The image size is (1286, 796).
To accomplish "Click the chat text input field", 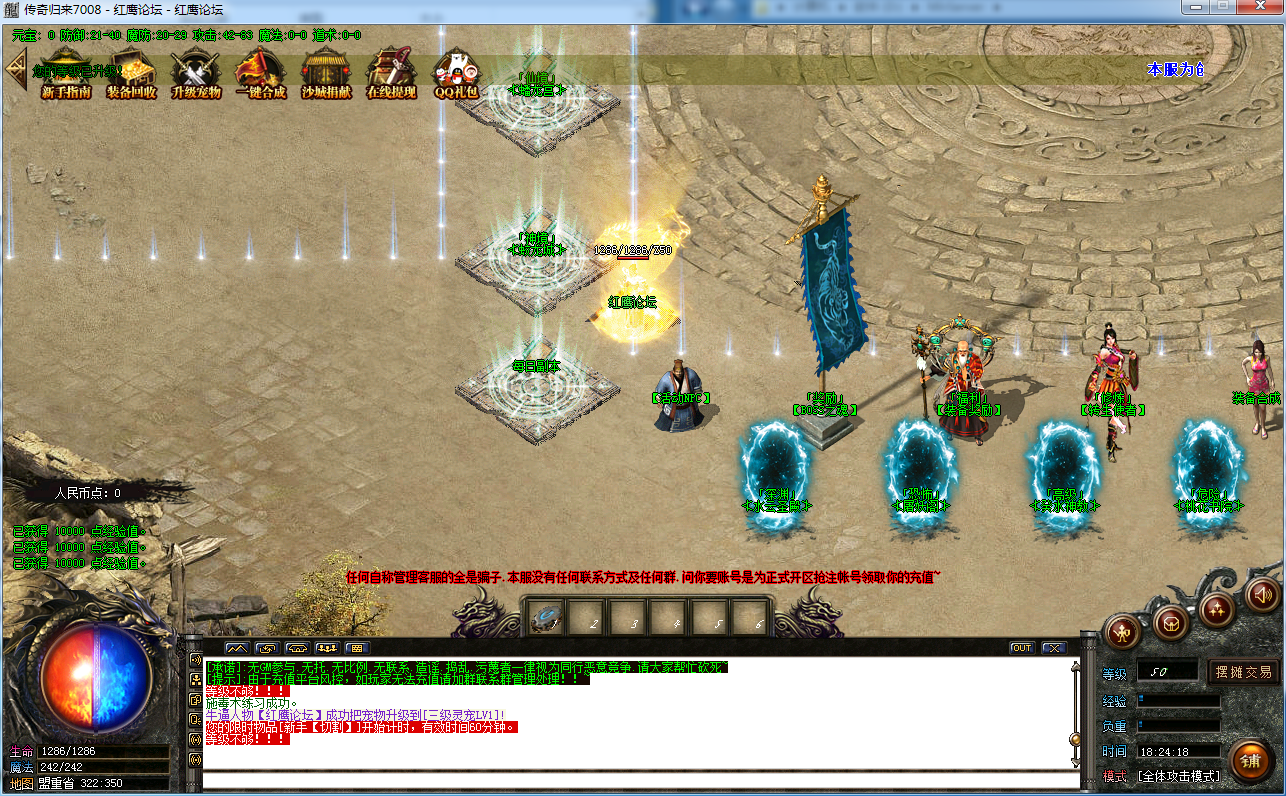I will [640, 780].
